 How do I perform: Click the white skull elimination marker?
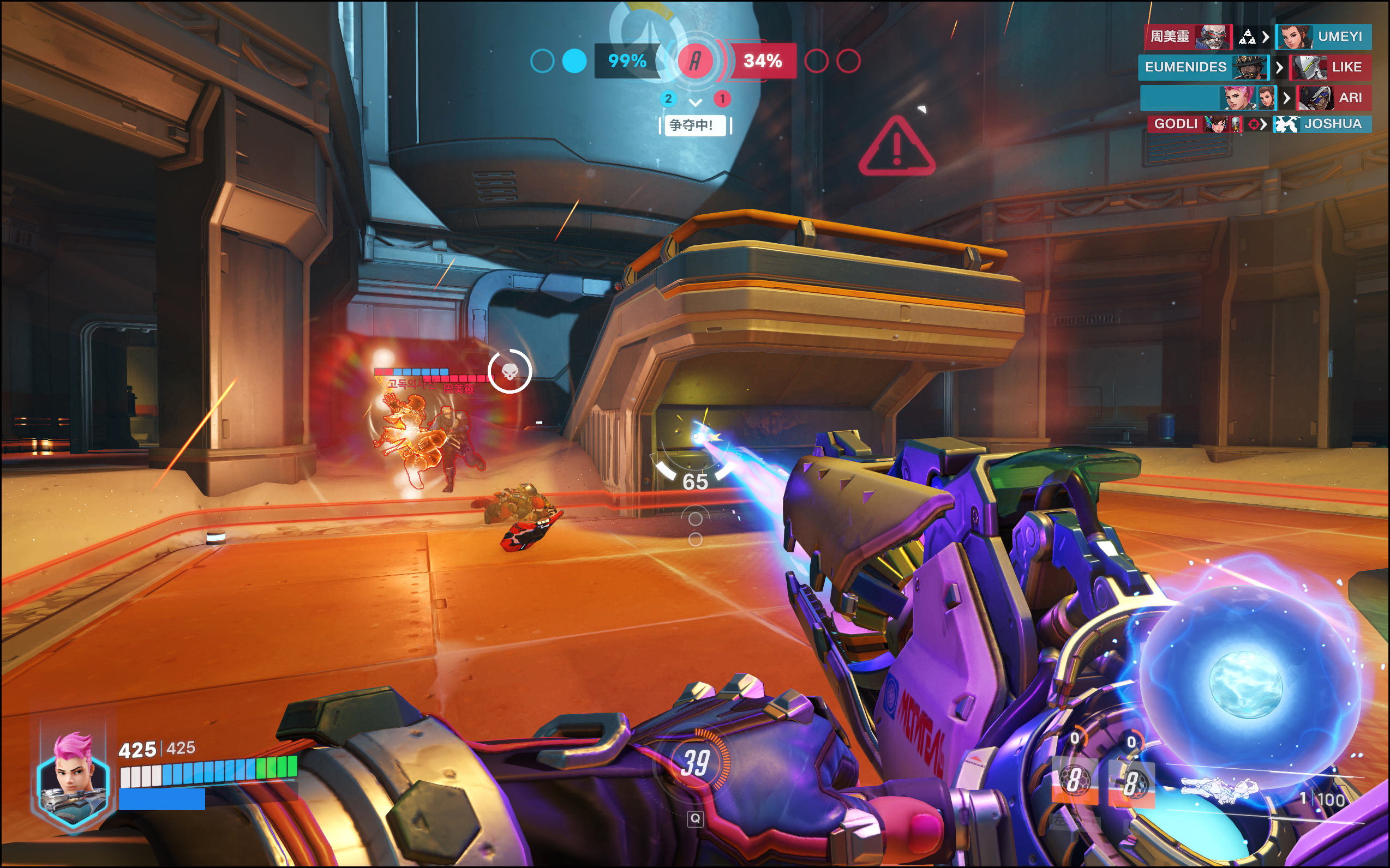click(x=510, y=371)
